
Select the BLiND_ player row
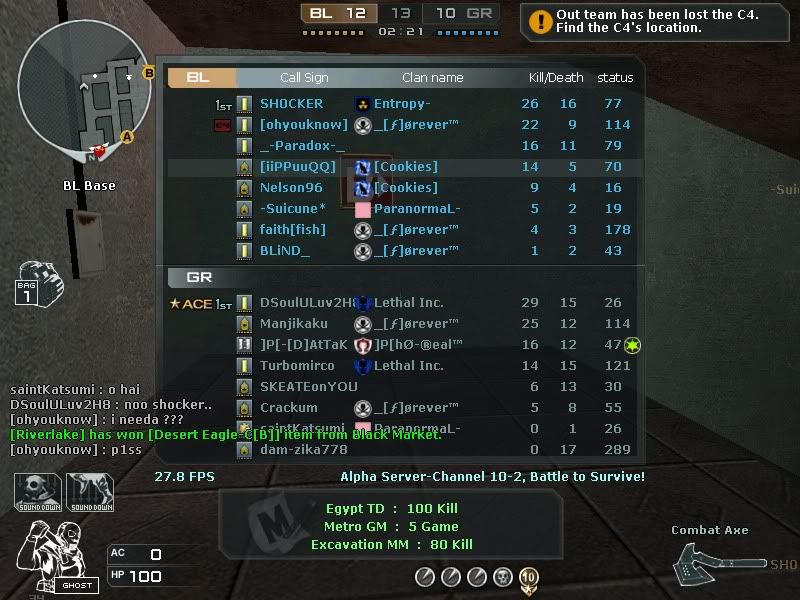click(400, 251)
